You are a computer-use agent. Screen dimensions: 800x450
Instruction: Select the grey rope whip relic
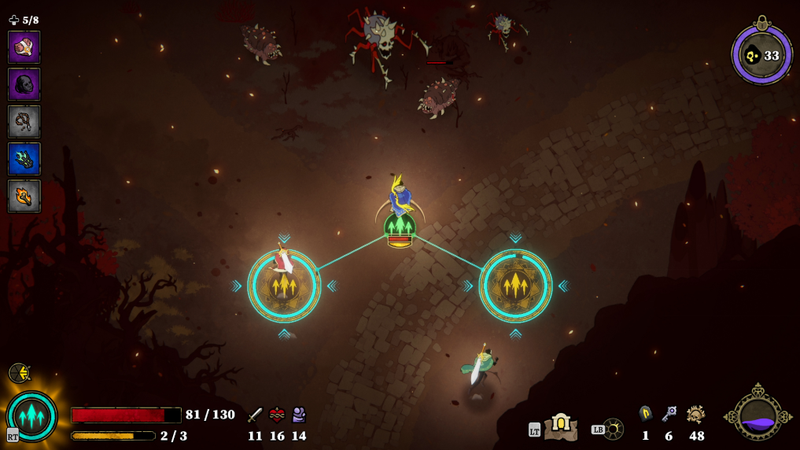click(24, 121)
